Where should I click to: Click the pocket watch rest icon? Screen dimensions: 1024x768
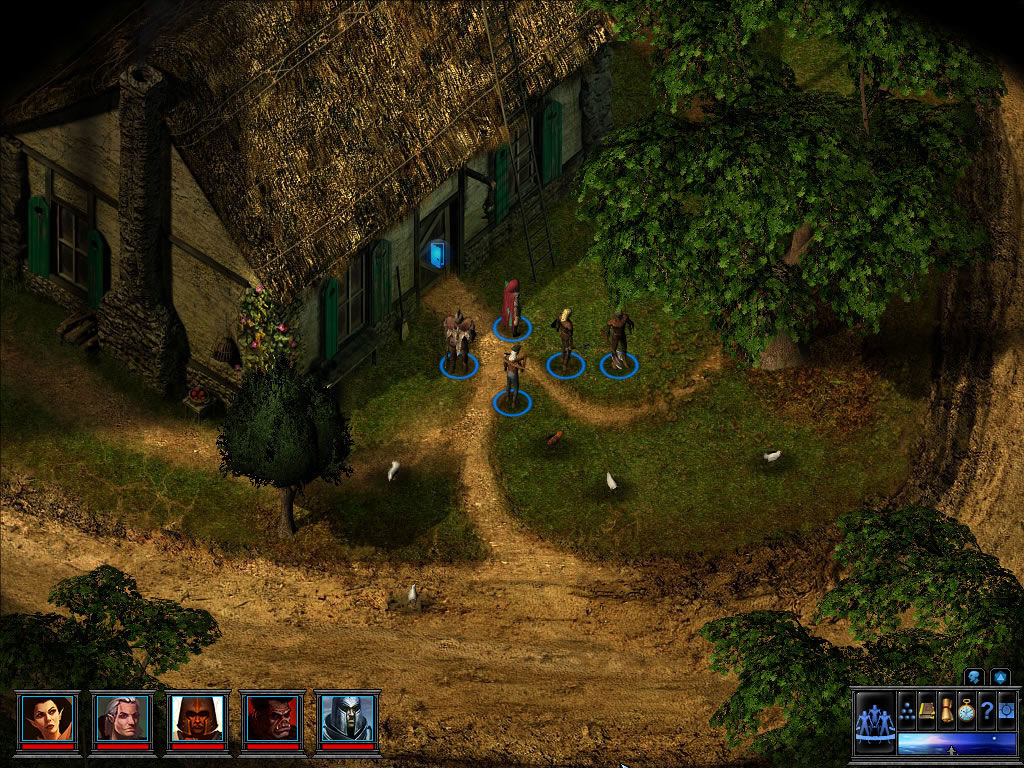coord(966,710)
